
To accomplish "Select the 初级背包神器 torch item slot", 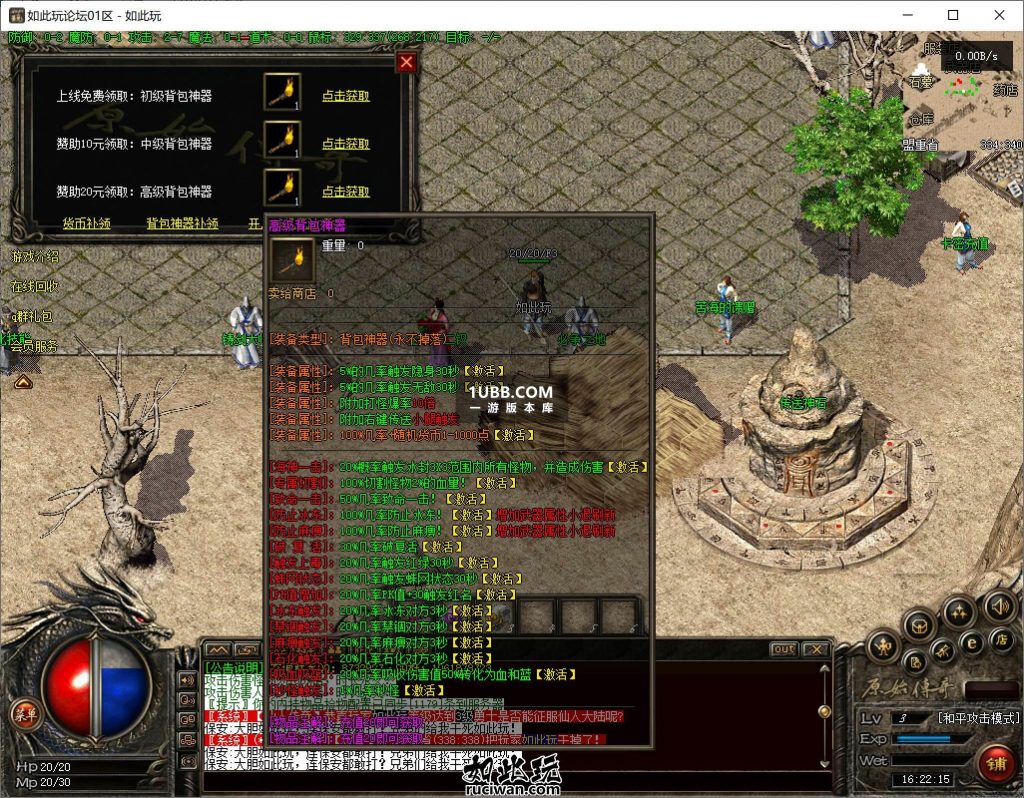I will coord(282,92).
